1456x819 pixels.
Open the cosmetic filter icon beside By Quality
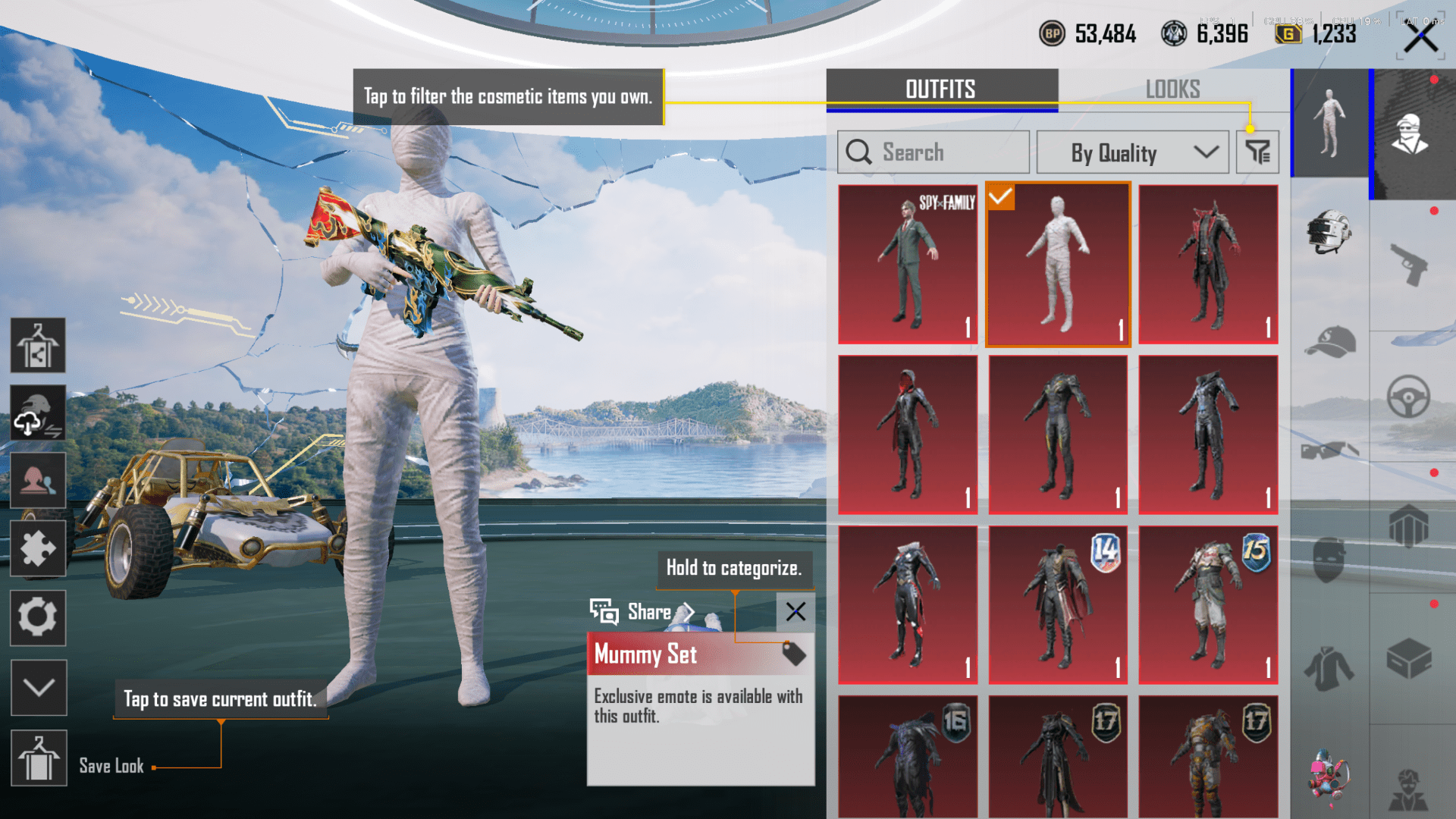[x=1257, y=152]
